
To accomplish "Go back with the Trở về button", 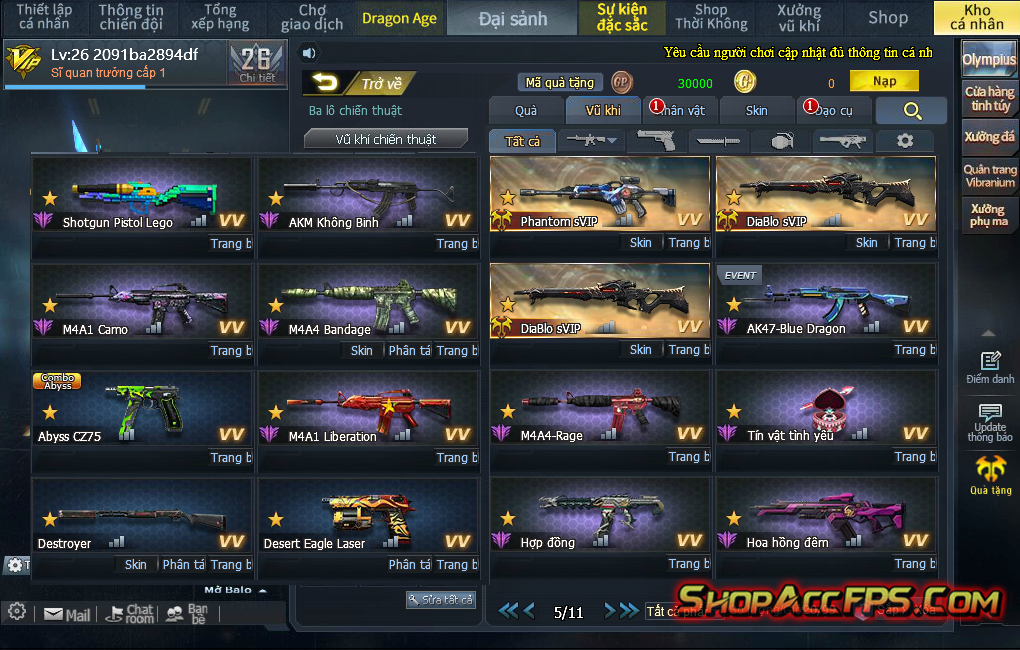I will pos(360,84).
